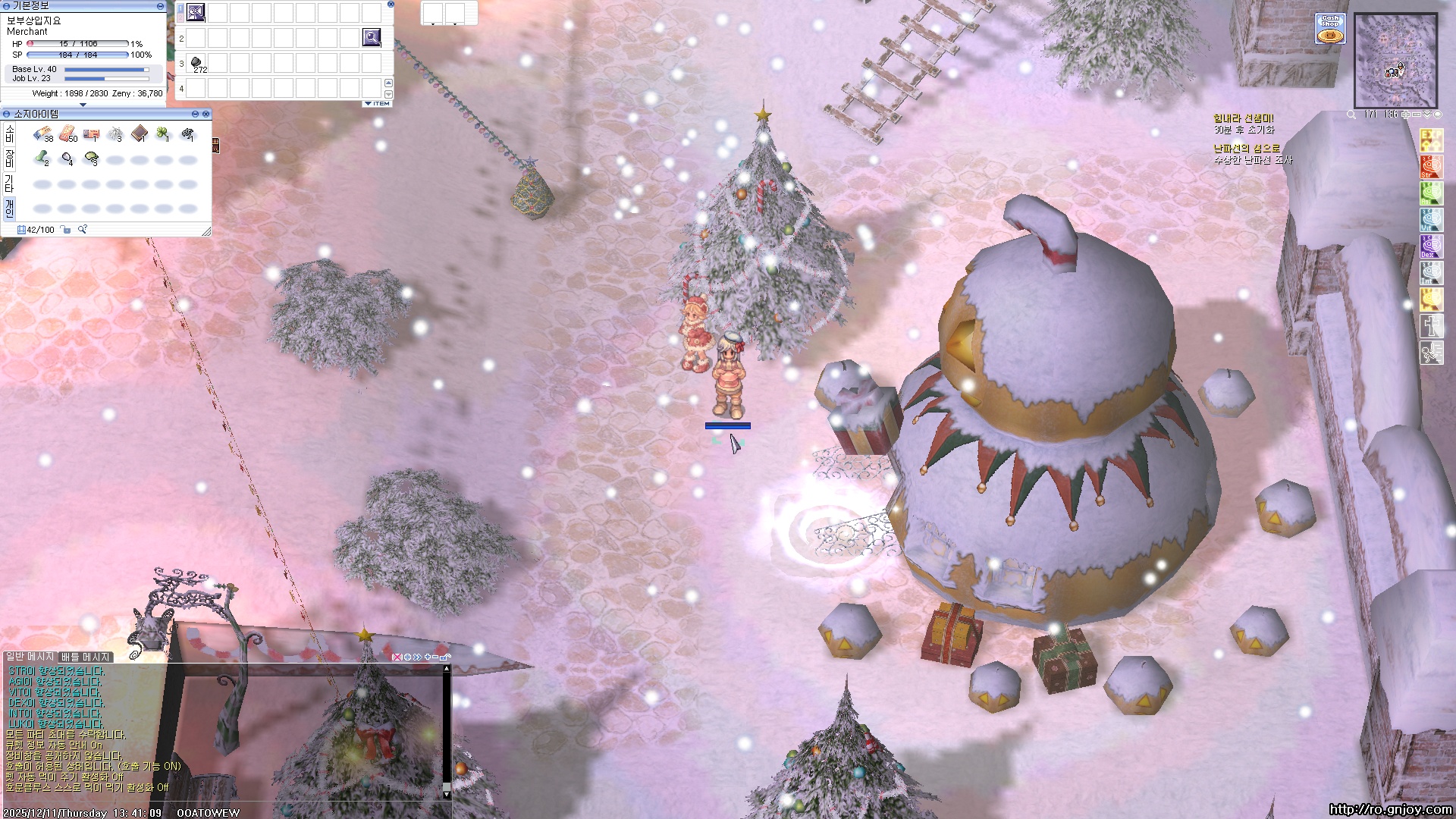Switch to the 일반 메시지 chat tab
Viewport: 1456px width, 819px height.
click(30, 657)
